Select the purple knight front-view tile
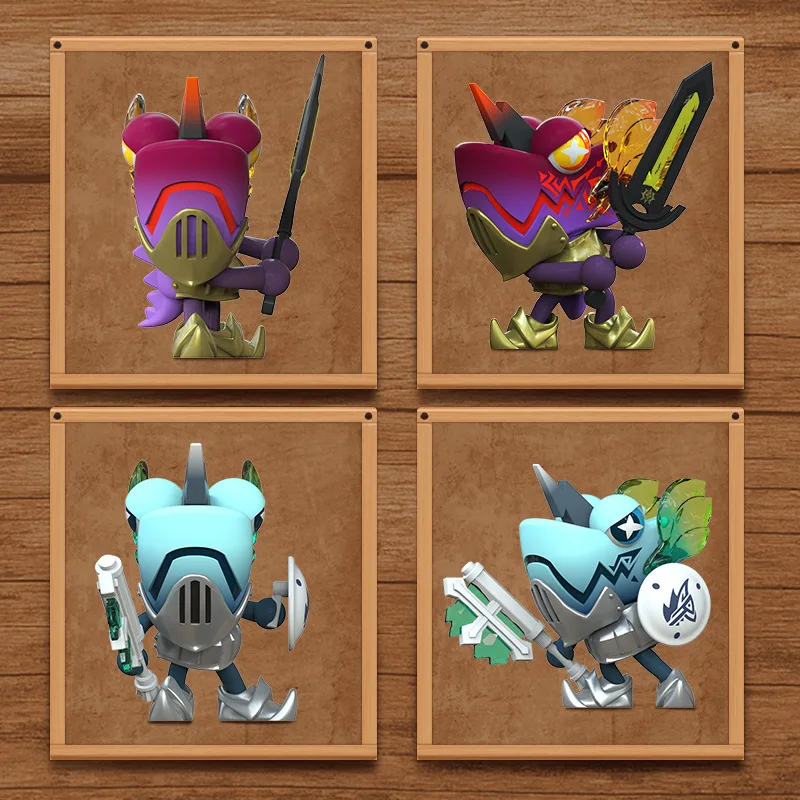The image size is (800, 800). point(213,213)
